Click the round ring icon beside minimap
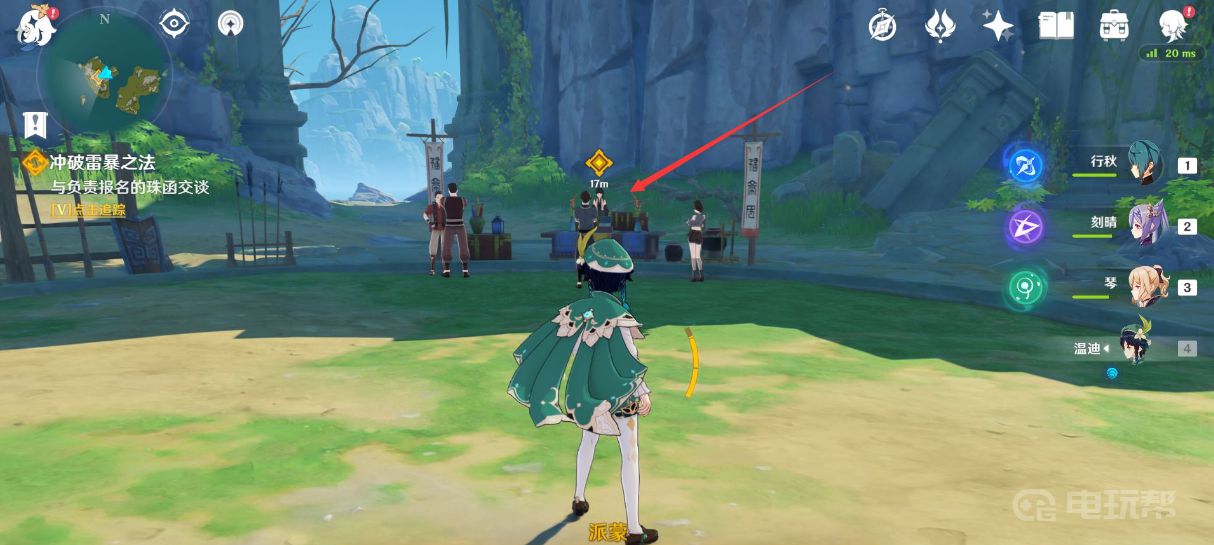Viewport: 1214px width, 545px height. [x=230, y=23]
